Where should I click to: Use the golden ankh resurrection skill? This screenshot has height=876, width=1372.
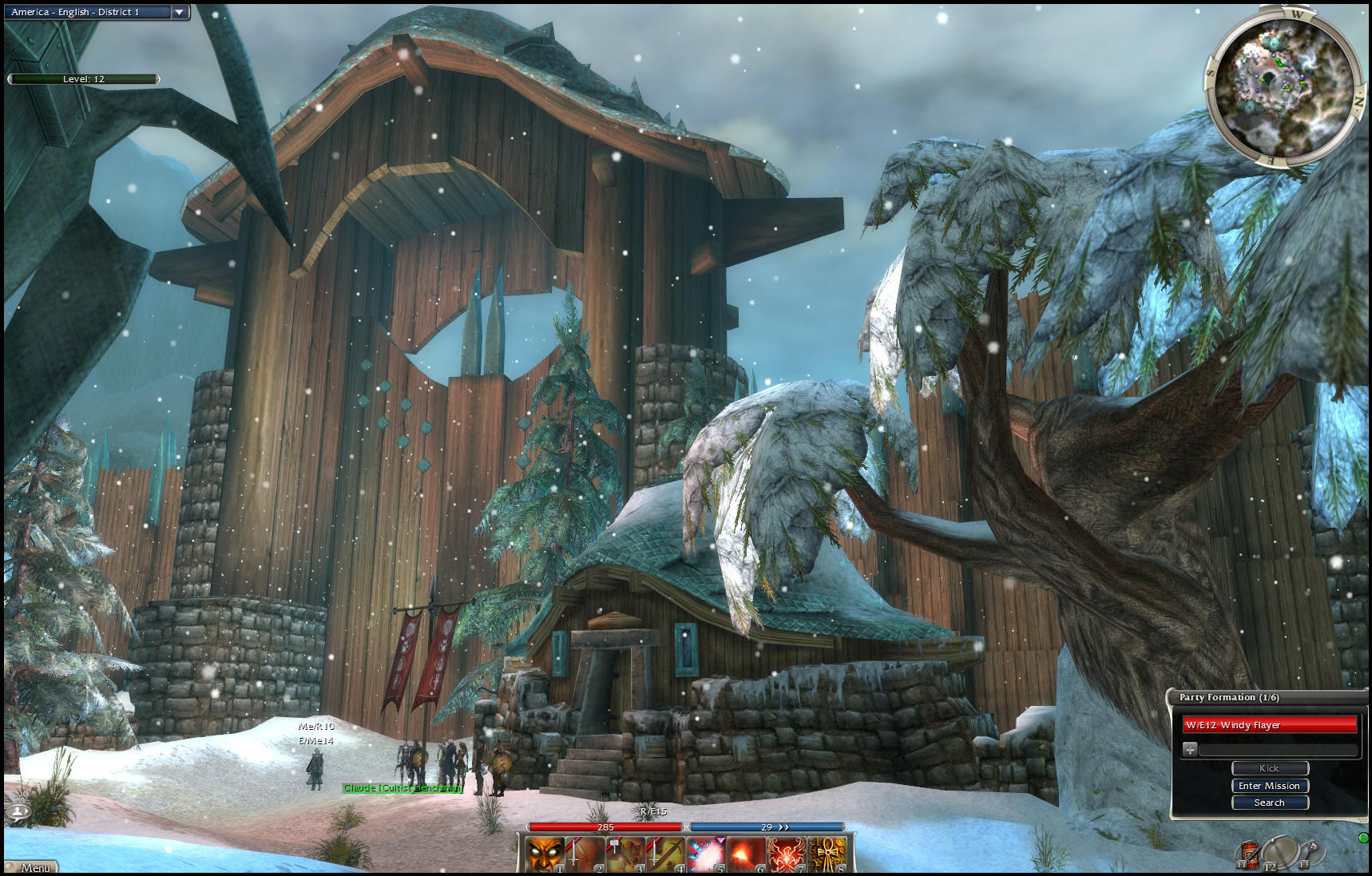click(x=827, y=854)
